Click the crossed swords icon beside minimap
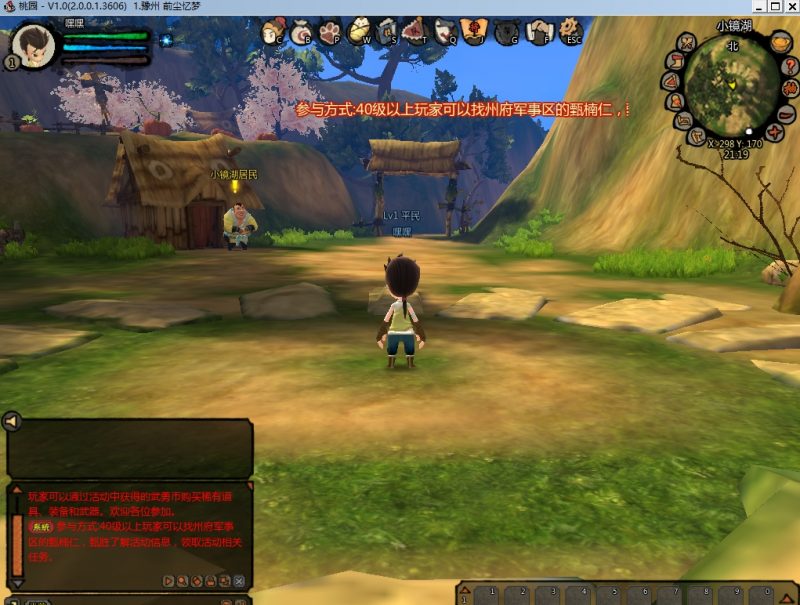 pyautogui.click(x=686, y=43)
